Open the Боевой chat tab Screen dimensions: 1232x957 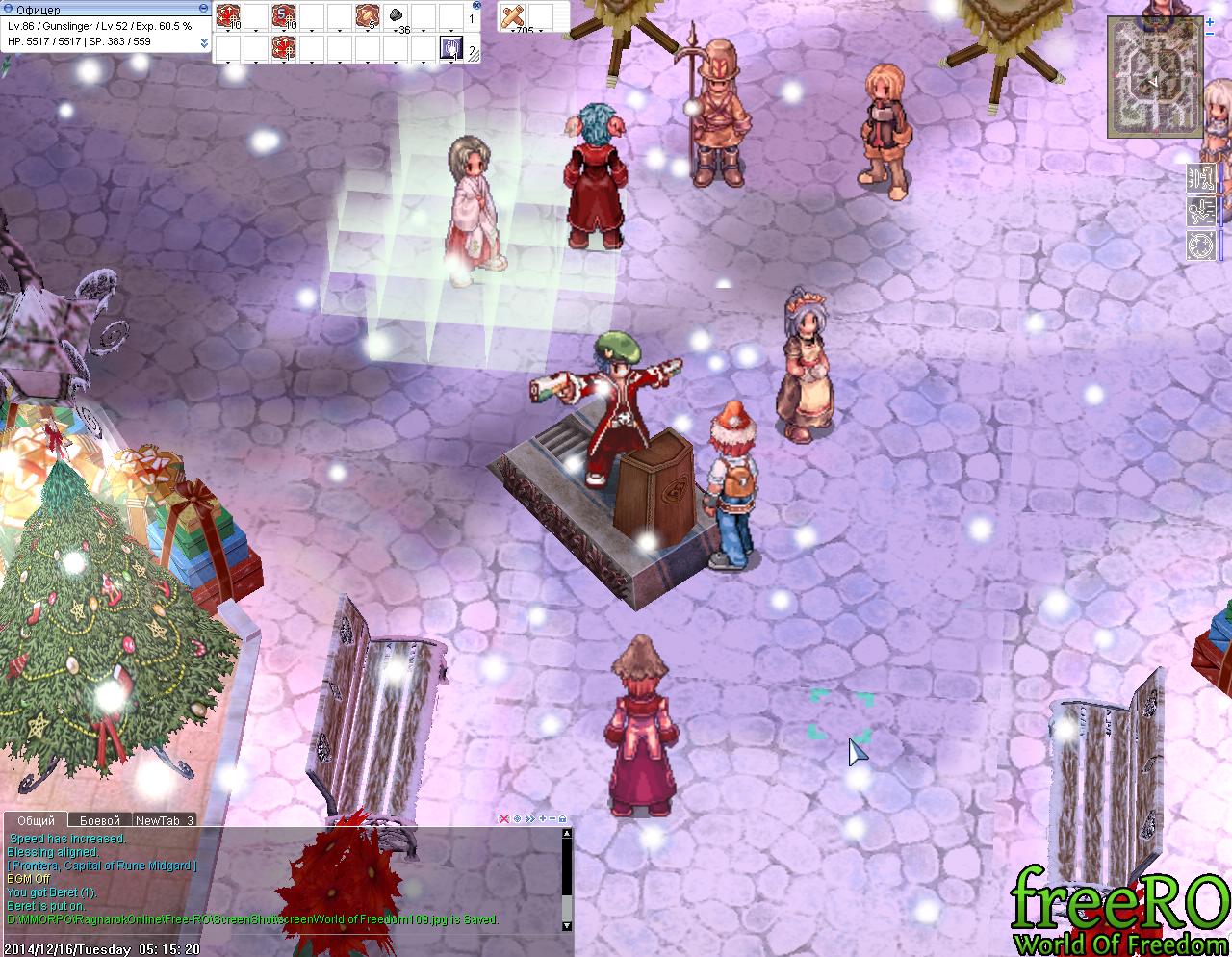click(100, 820)
